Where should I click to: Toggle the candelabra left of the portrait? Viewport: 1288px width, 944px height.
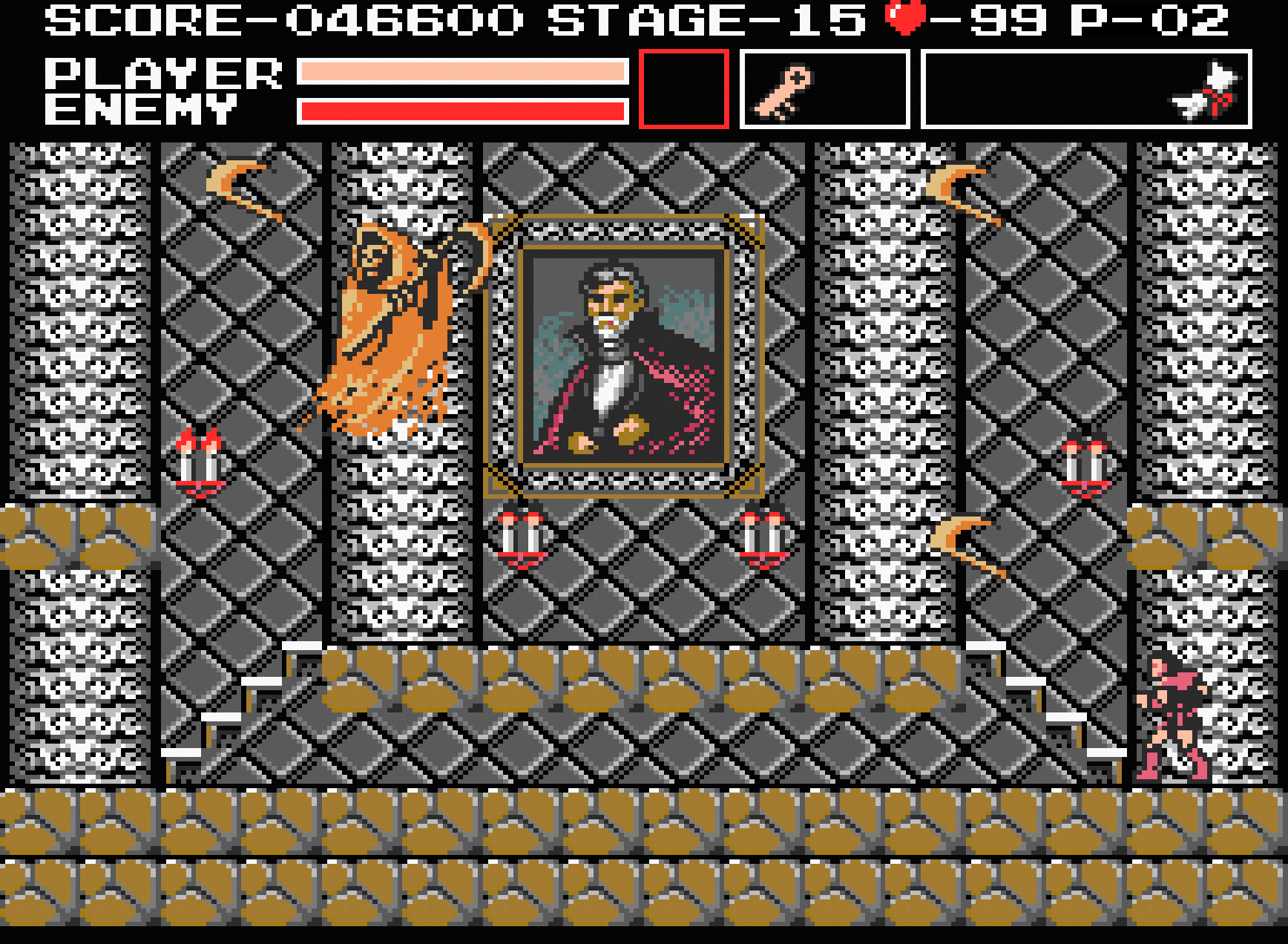click(x=519, y=534)
